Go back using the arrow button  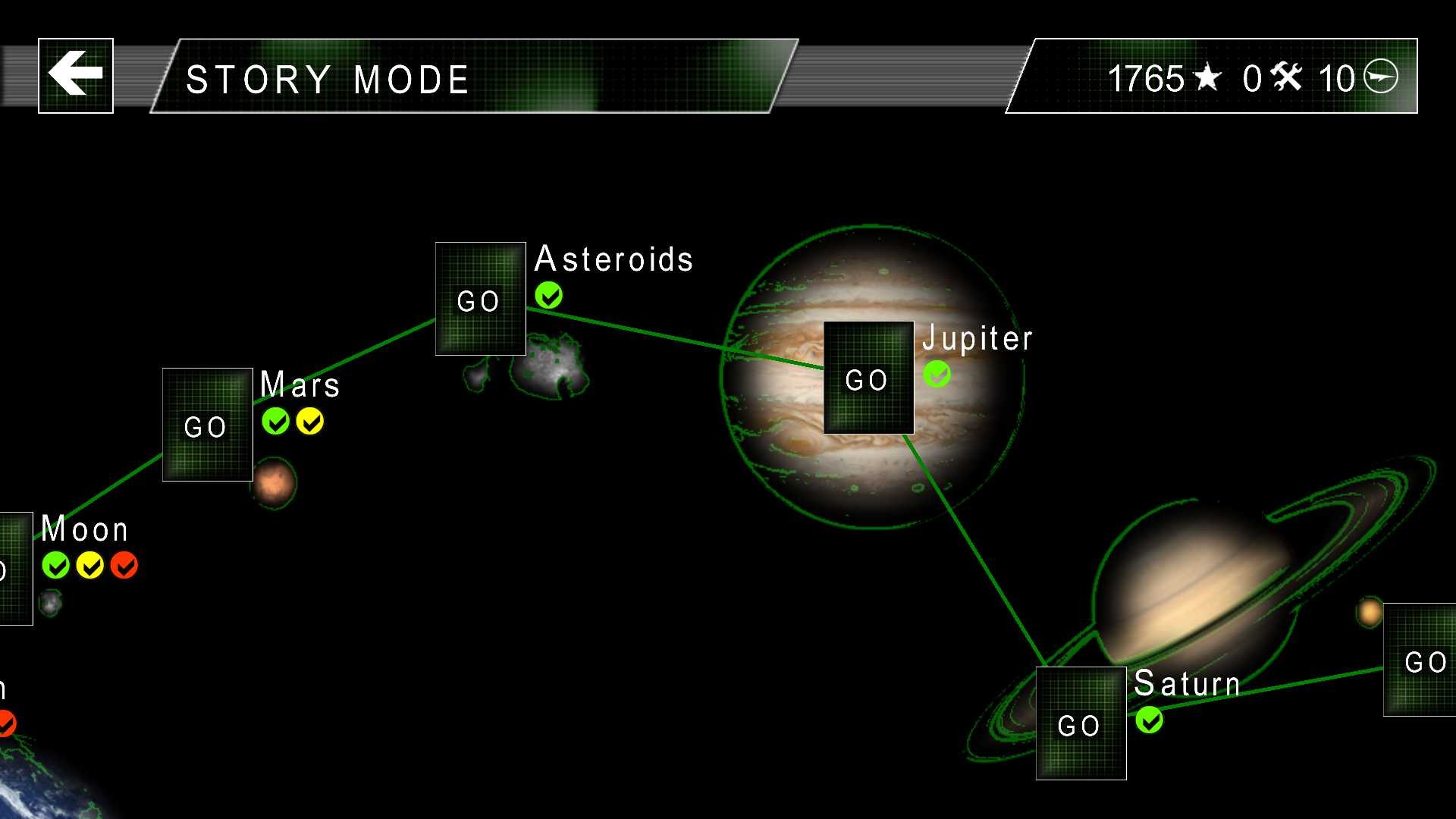(76, 75)
